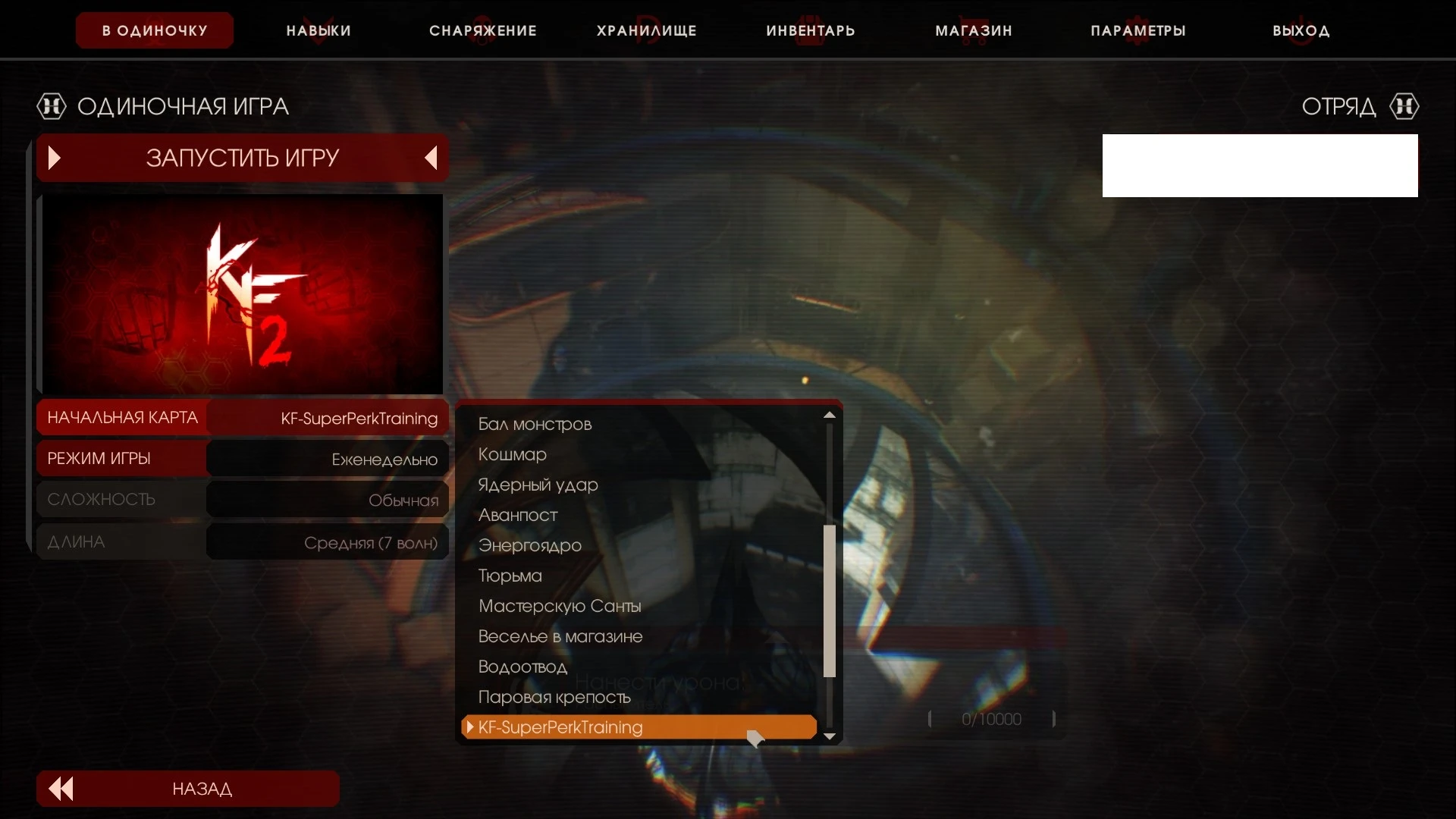1456x819 pixels.
Task: Click the rewind icon on the НАЗАД button
Action: tap(61, 789)
